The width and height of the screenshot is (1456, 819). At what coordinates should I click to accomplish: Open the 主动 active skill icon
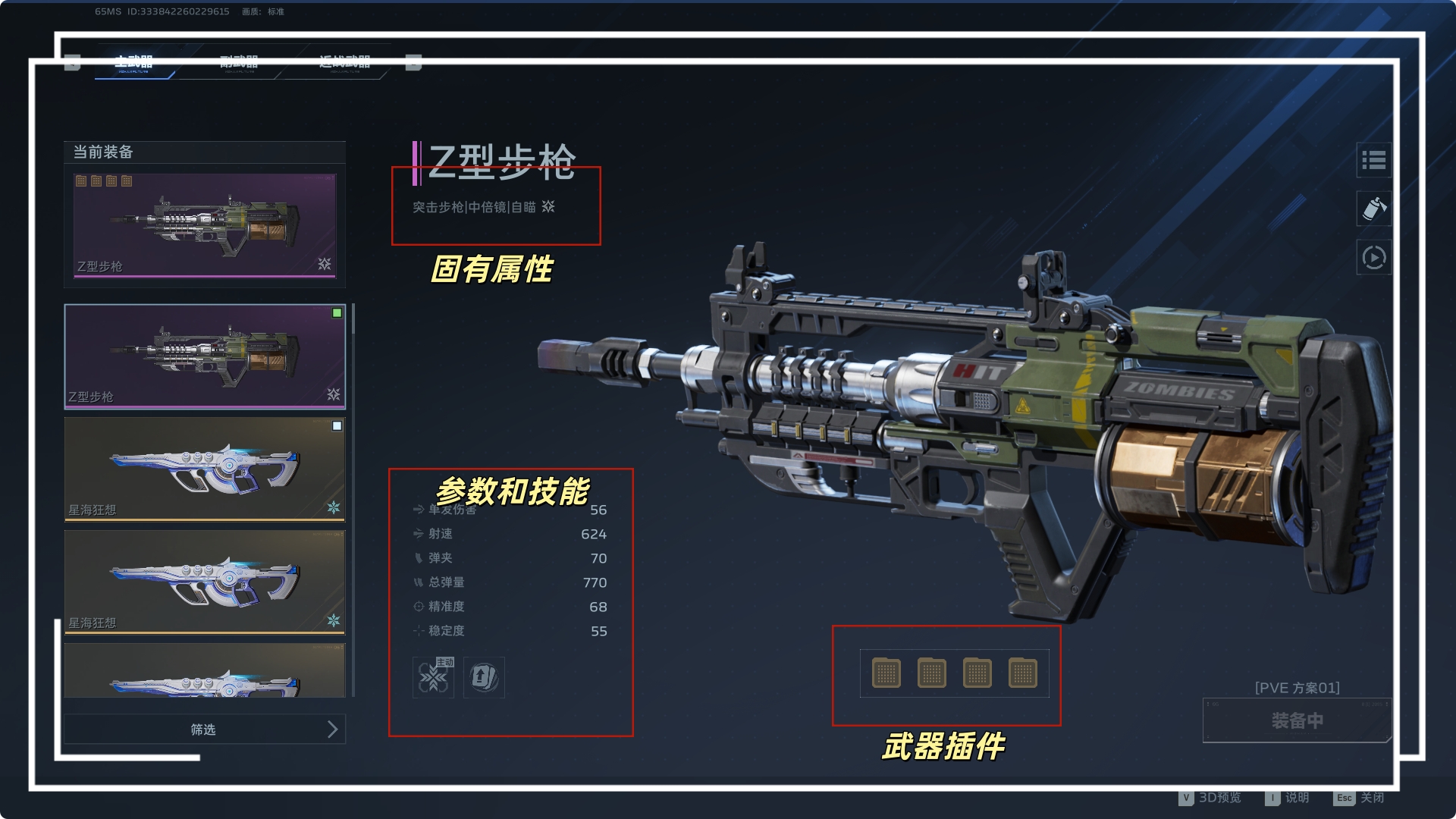click(433, 677)
